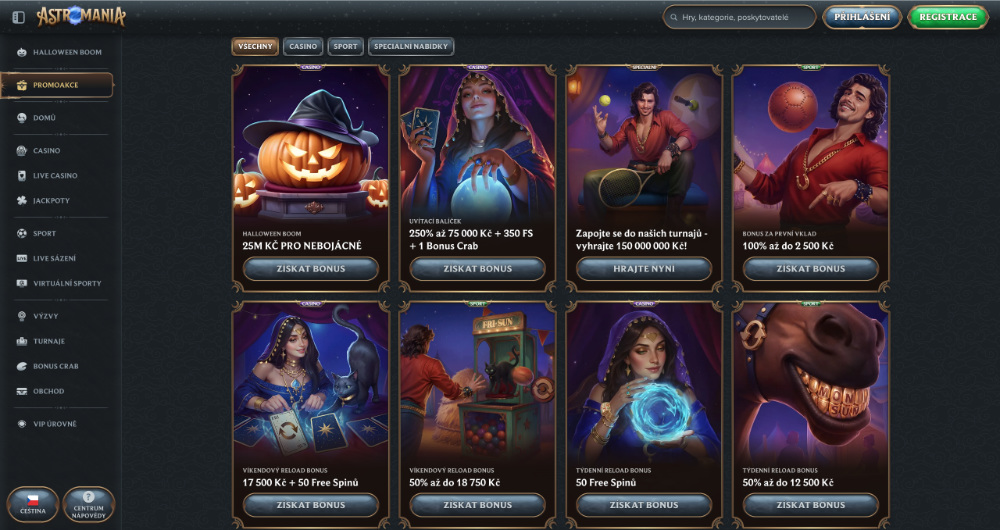Change language with the Čeština button
Viewport: 1000px width, 530px height.
tap(32, 505)
